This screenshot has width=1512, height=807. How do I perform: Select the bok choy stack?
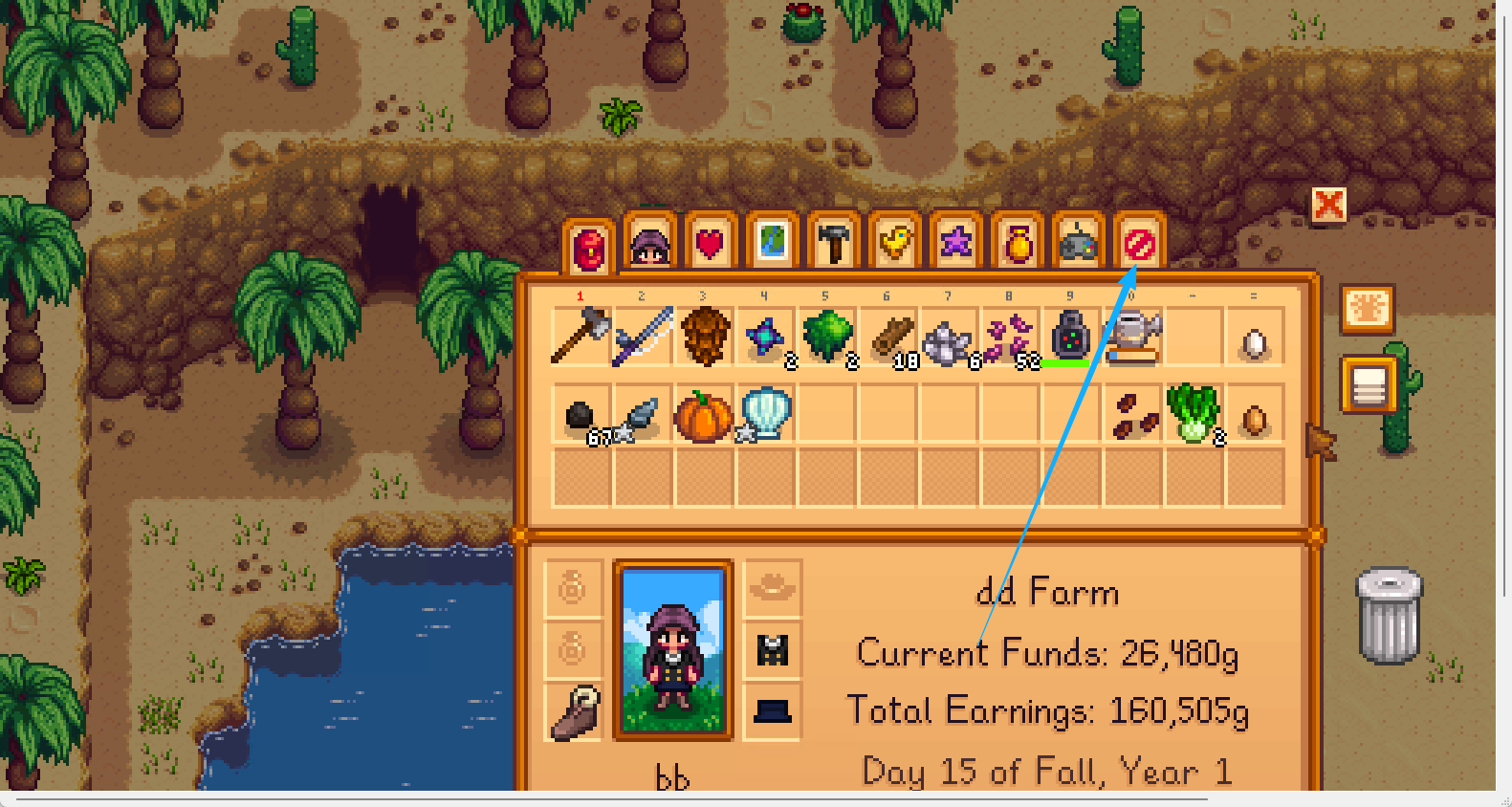click(1193, 417)
